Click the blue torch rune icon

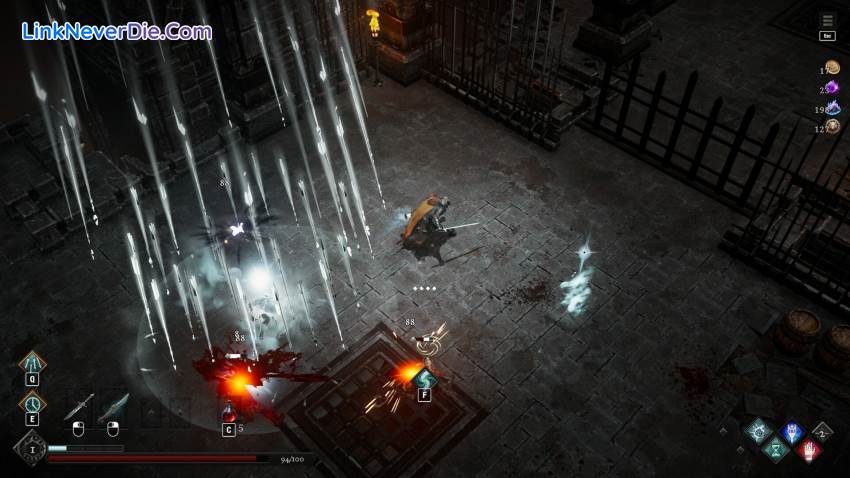(792, 432)
